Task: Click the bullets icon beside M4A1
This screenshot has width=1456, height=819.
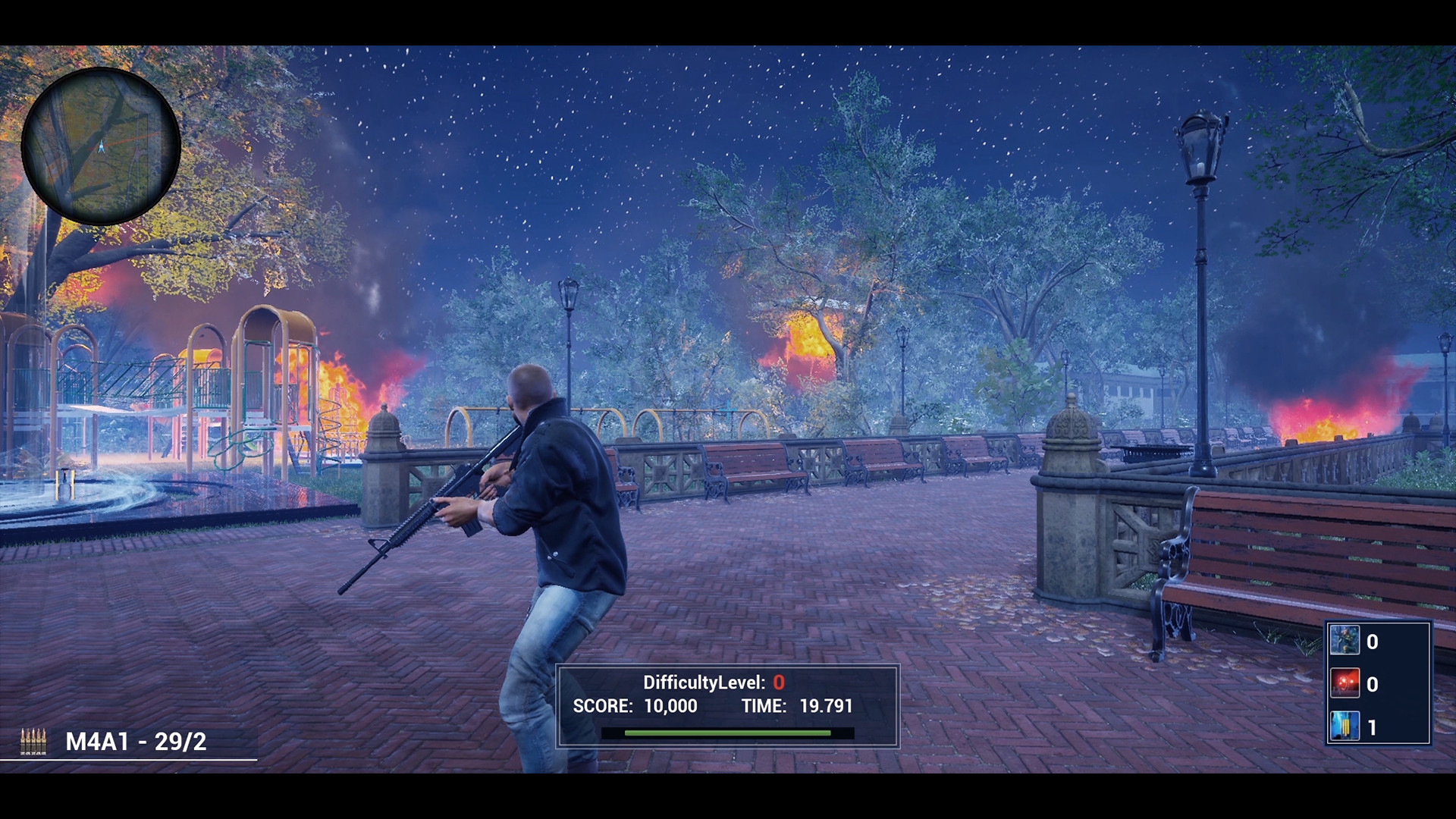Action: pyautogui.click(x=33, y=742)
